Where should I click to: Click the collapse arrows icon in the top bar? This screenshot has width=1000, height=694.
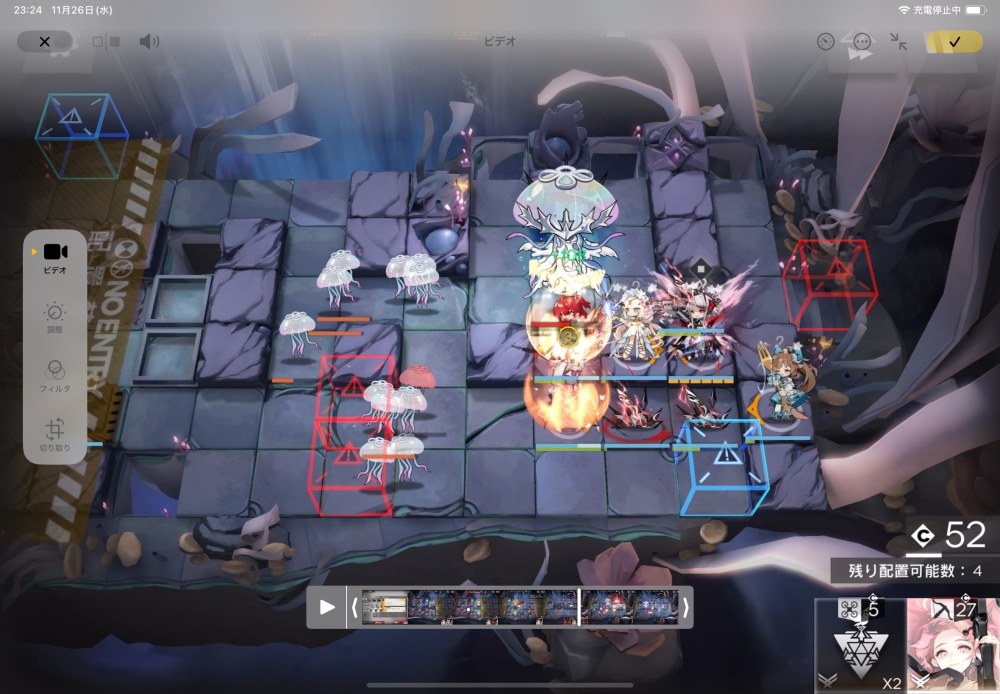click(898, 42)
